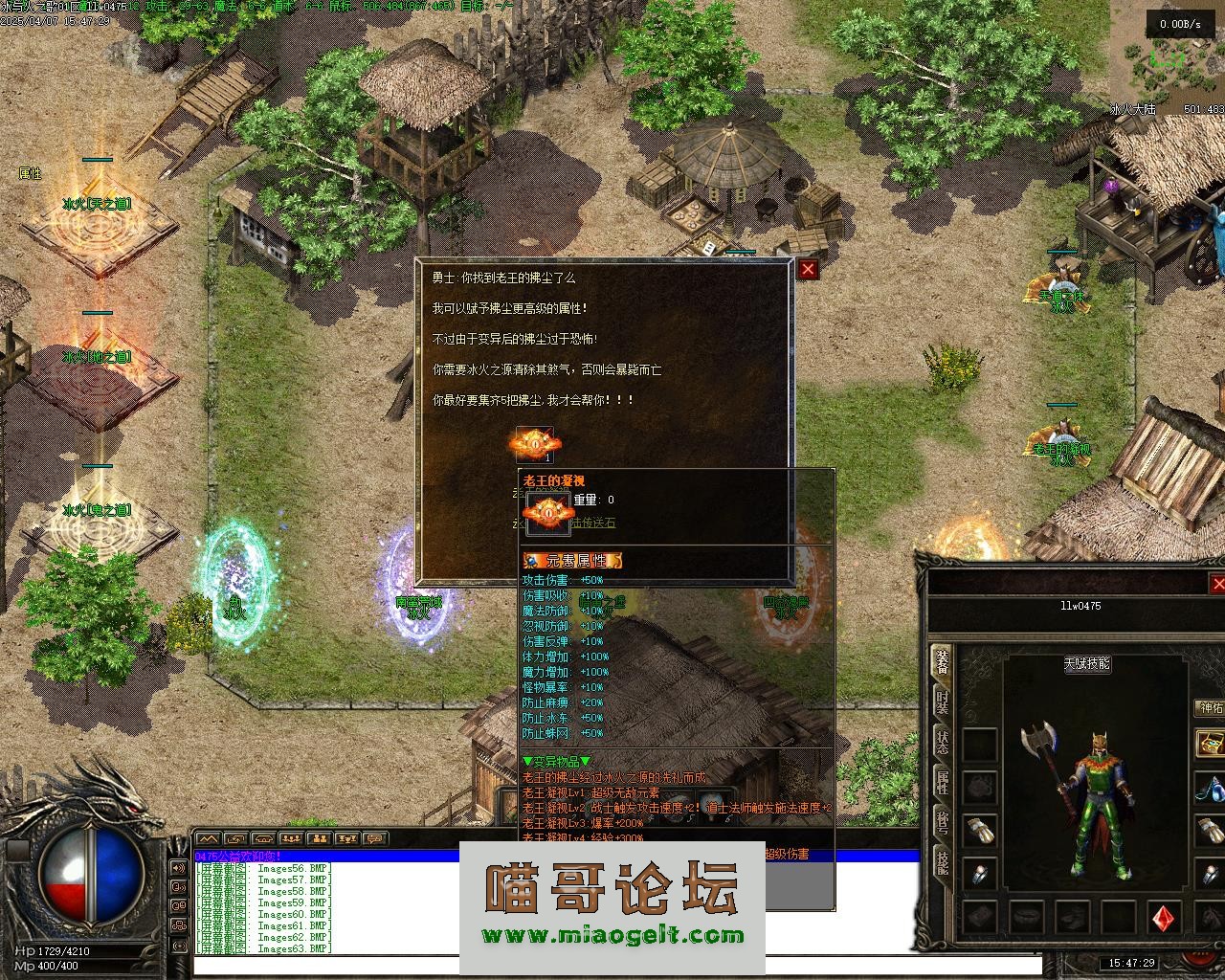1225x980 pixels.
Task: Show the 属性 attributes tab
Action: [x=942, y=782]
